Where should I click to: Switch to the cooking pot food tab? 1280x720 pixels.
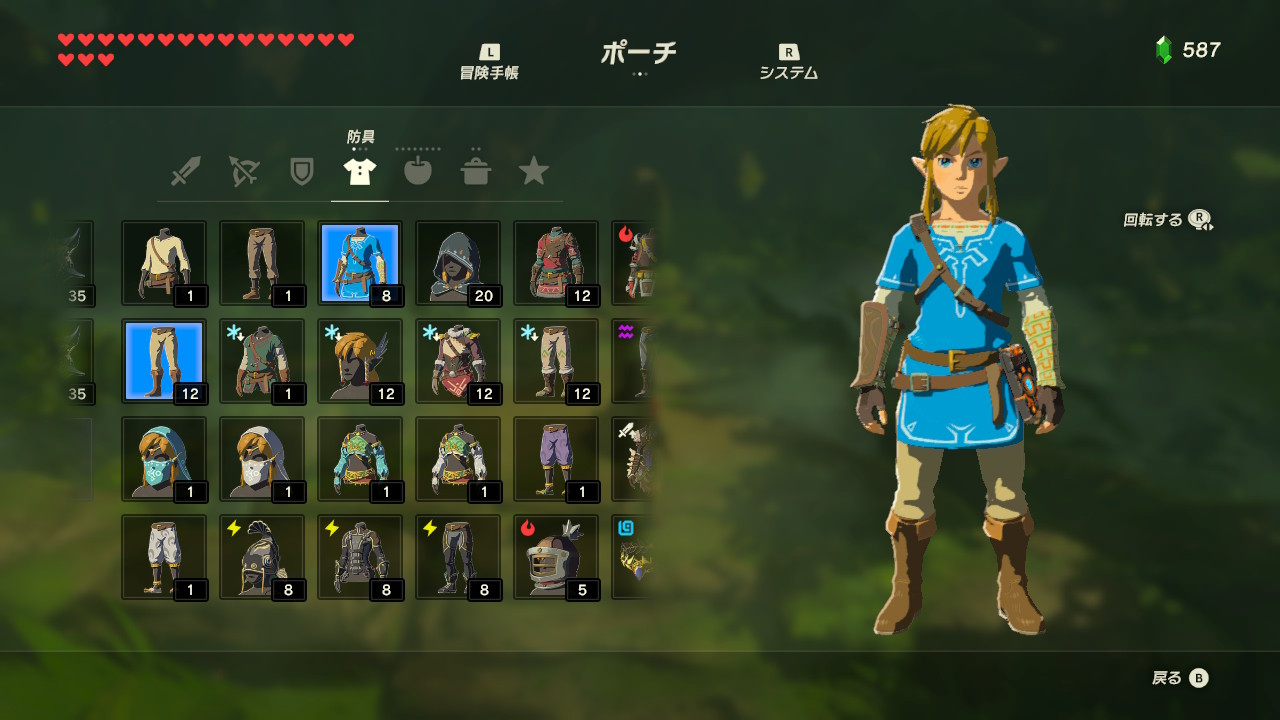(476, 172)
